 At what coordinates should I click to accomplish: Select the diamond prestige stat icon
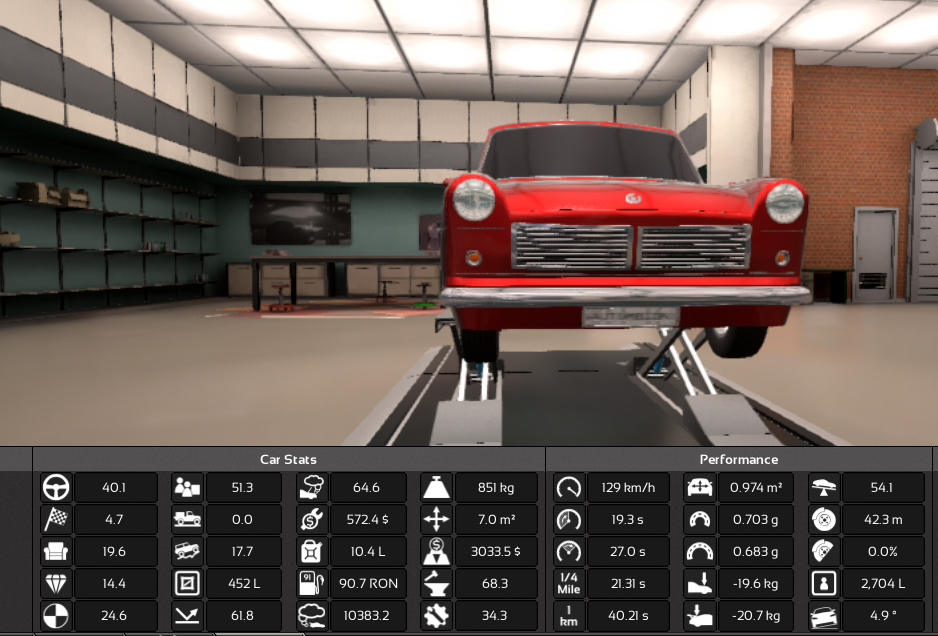tap(56, 584)
